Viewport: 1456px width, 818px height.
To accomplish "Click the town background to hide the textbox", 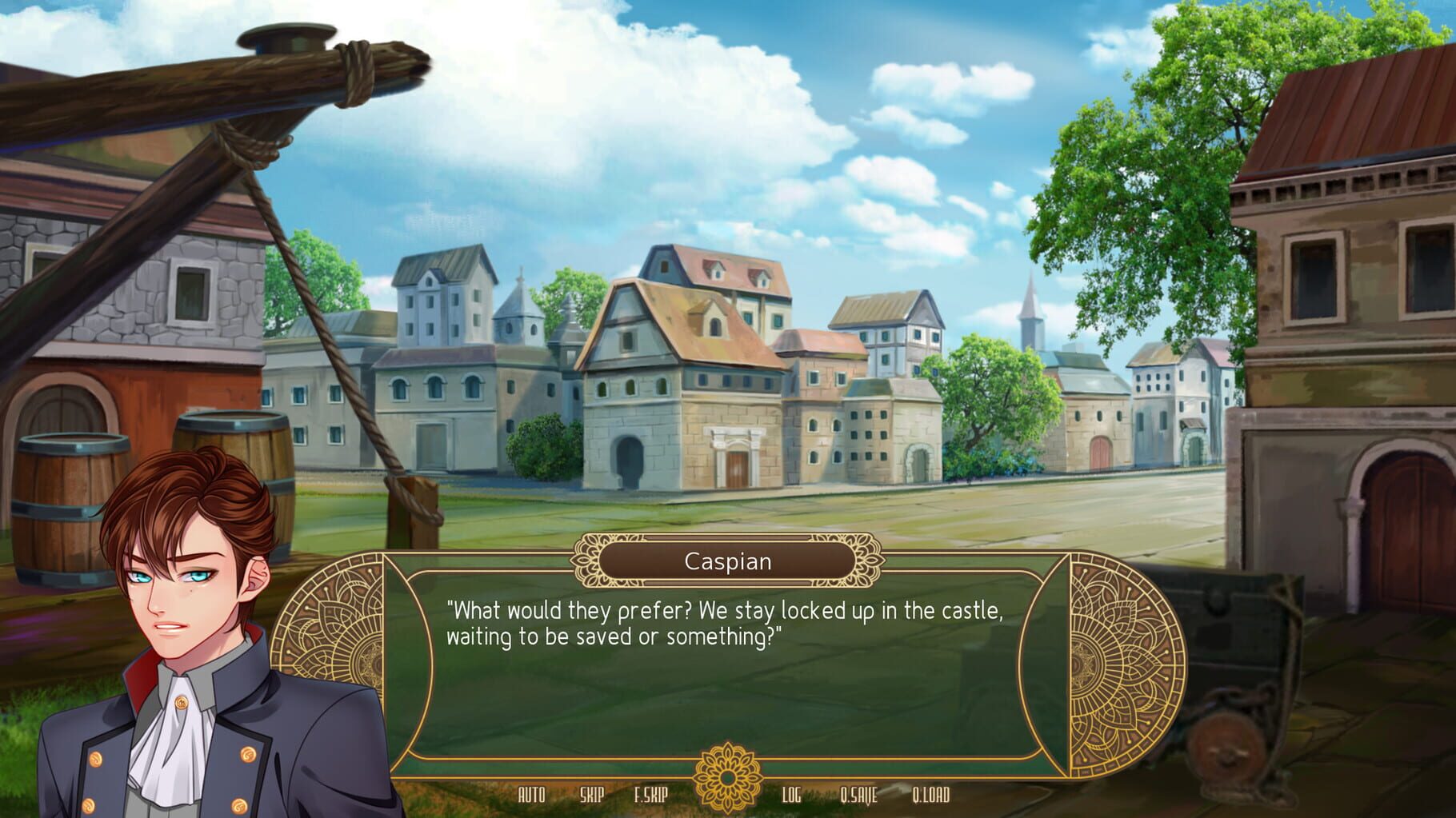I will coord(800,360).
